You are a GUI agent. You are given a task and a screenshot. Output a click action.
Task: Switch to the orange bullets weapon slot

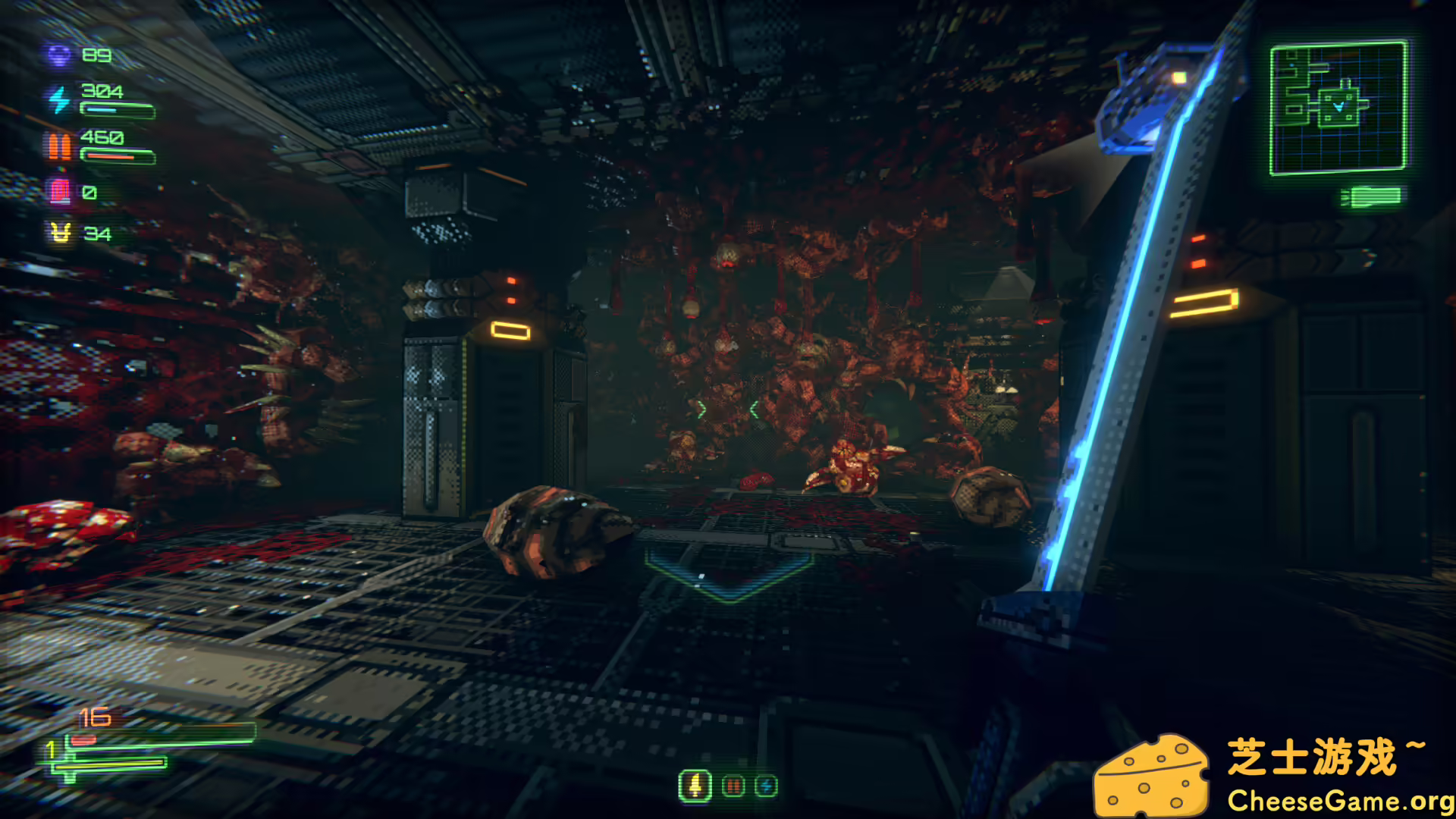pos(733,786)
